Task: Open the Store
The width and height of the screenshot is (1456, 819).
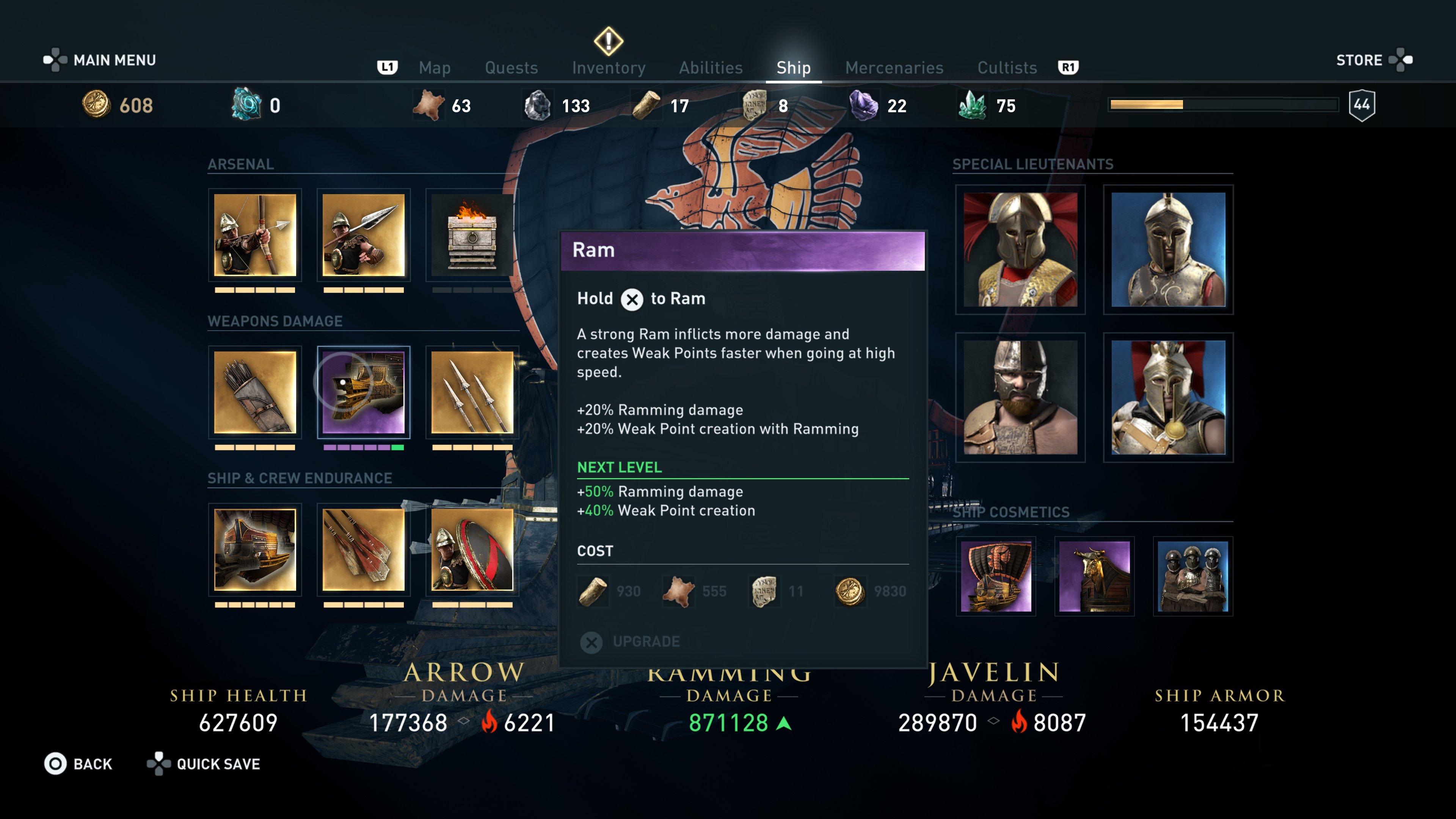Action: 1360,60
